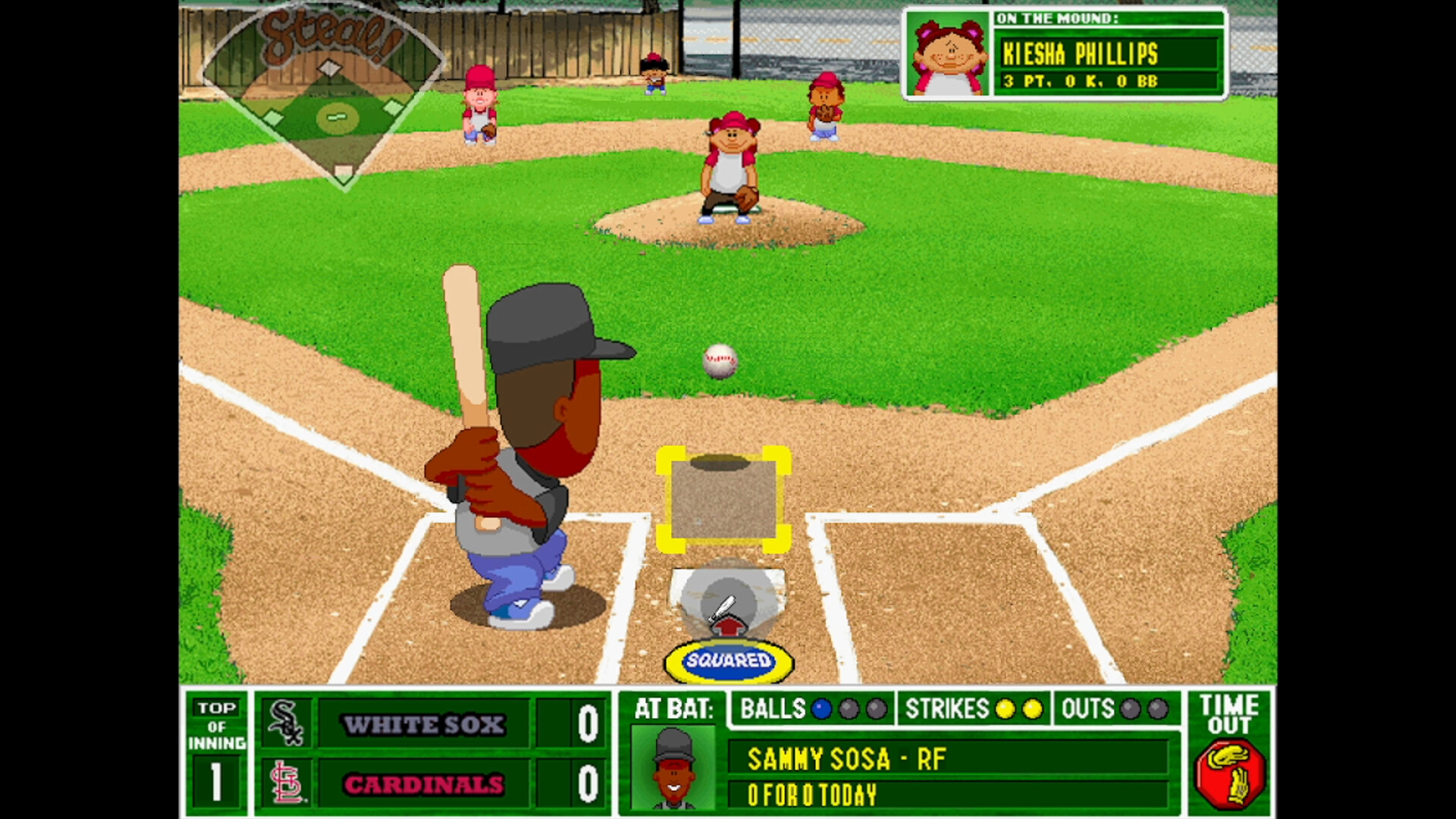This screenshot has width=1456, height=819.
Task: Select the CARDINALS scoreboard row
Action: pos(425,786)
